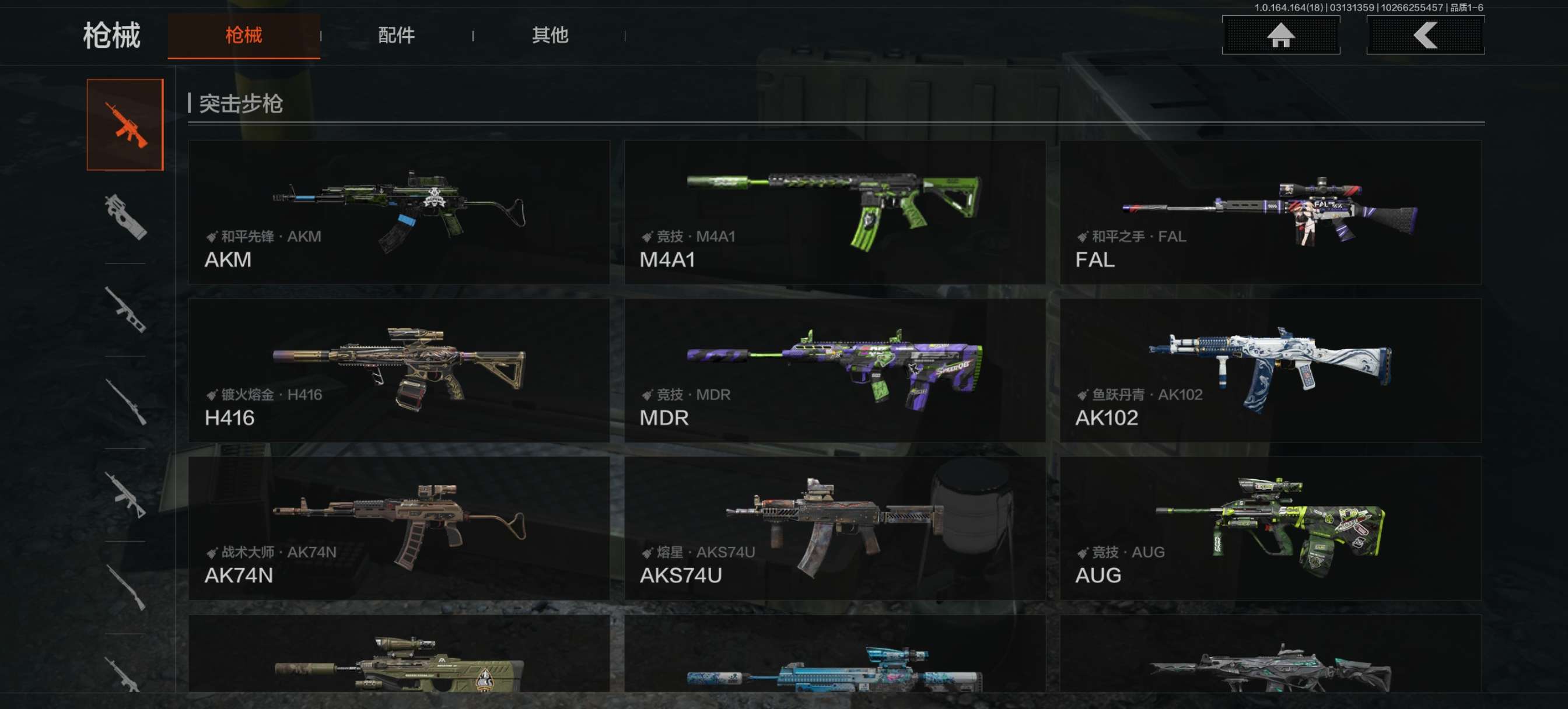Select the orange assault rifle category icon
This screenshot has width=1568, height=709.
[125, 125]
